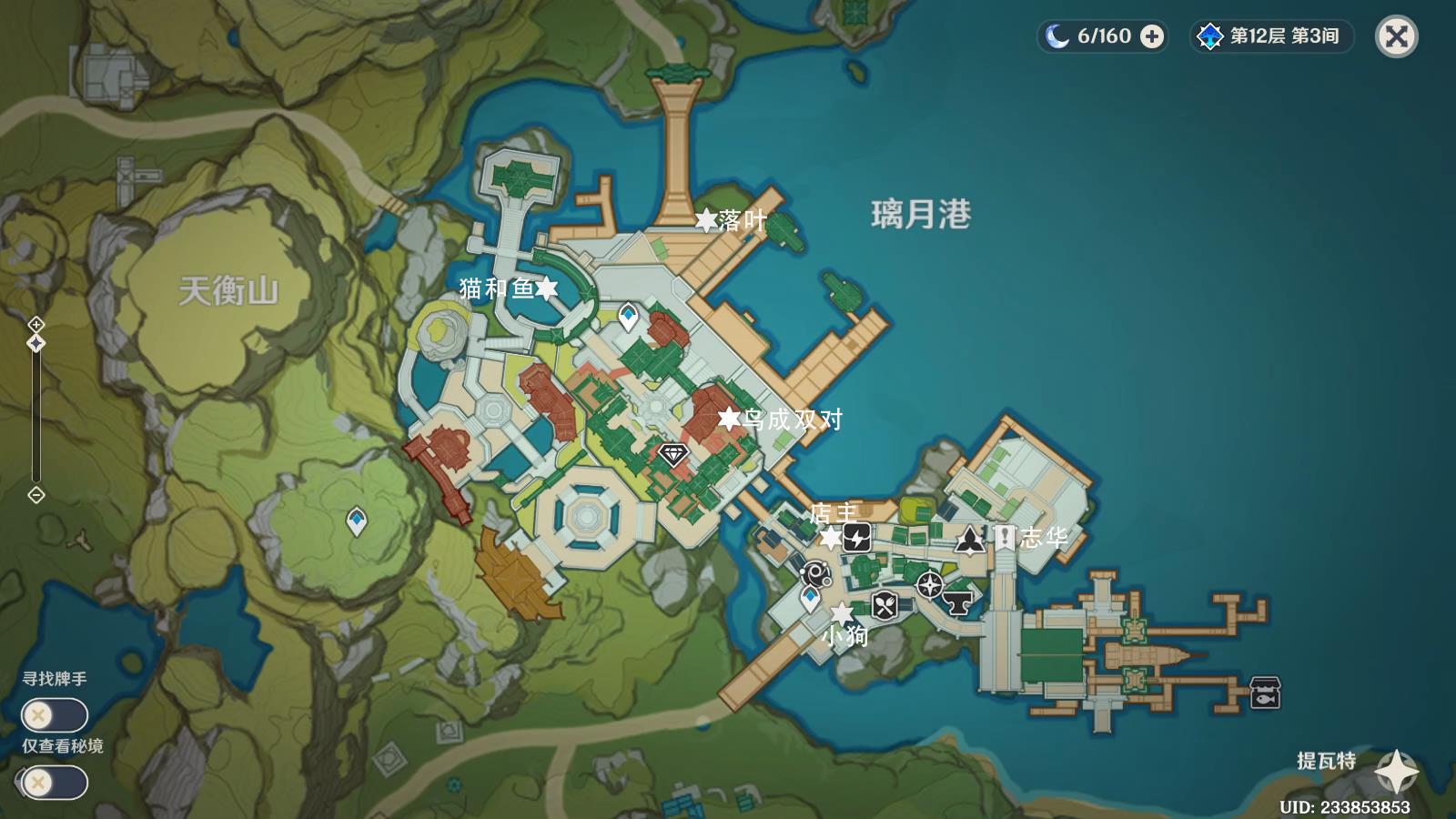The image size is (1456, 819).
Task: Click the zoom-in control atop the left slider
Action: point(35,323)
